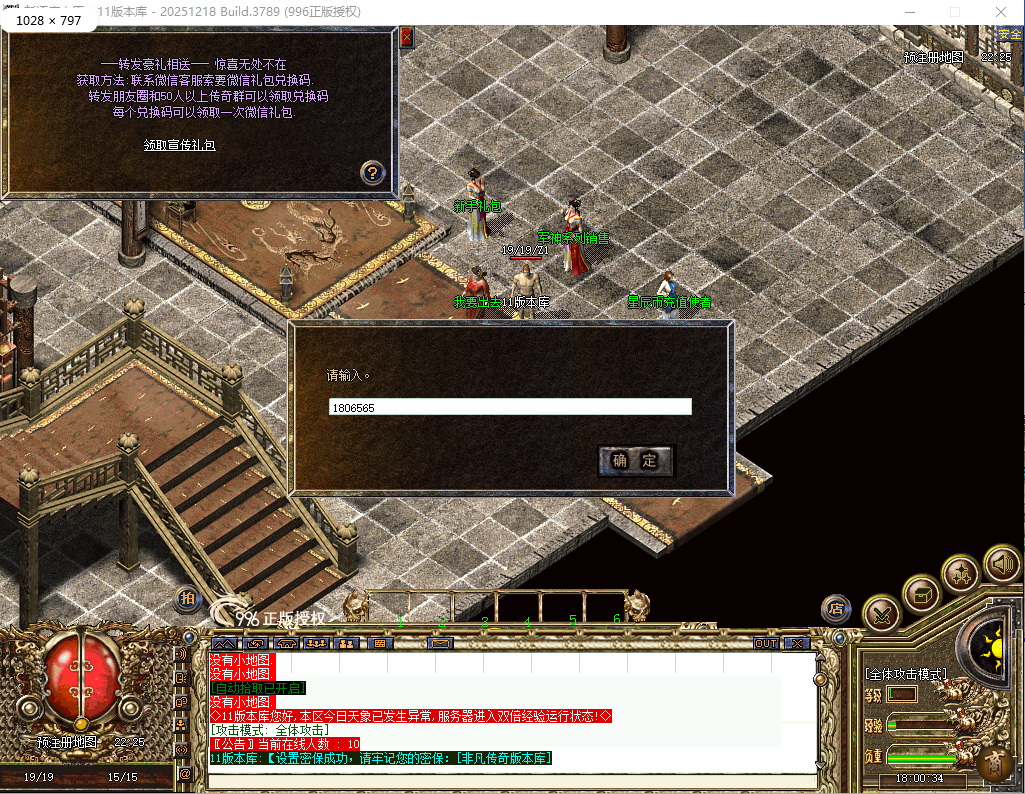Confirm the input with 确定 button
This screenshot has width=1025, height=794.
636,460
